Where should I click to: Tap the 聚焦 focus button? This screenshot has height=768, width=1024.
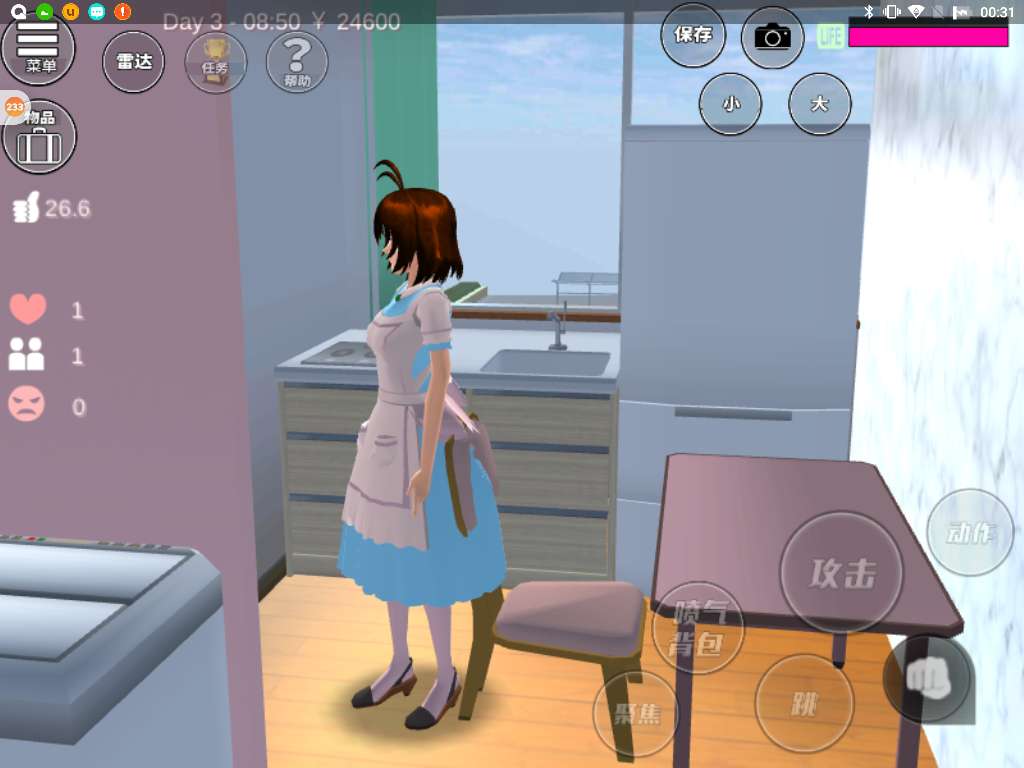(635, 714)
